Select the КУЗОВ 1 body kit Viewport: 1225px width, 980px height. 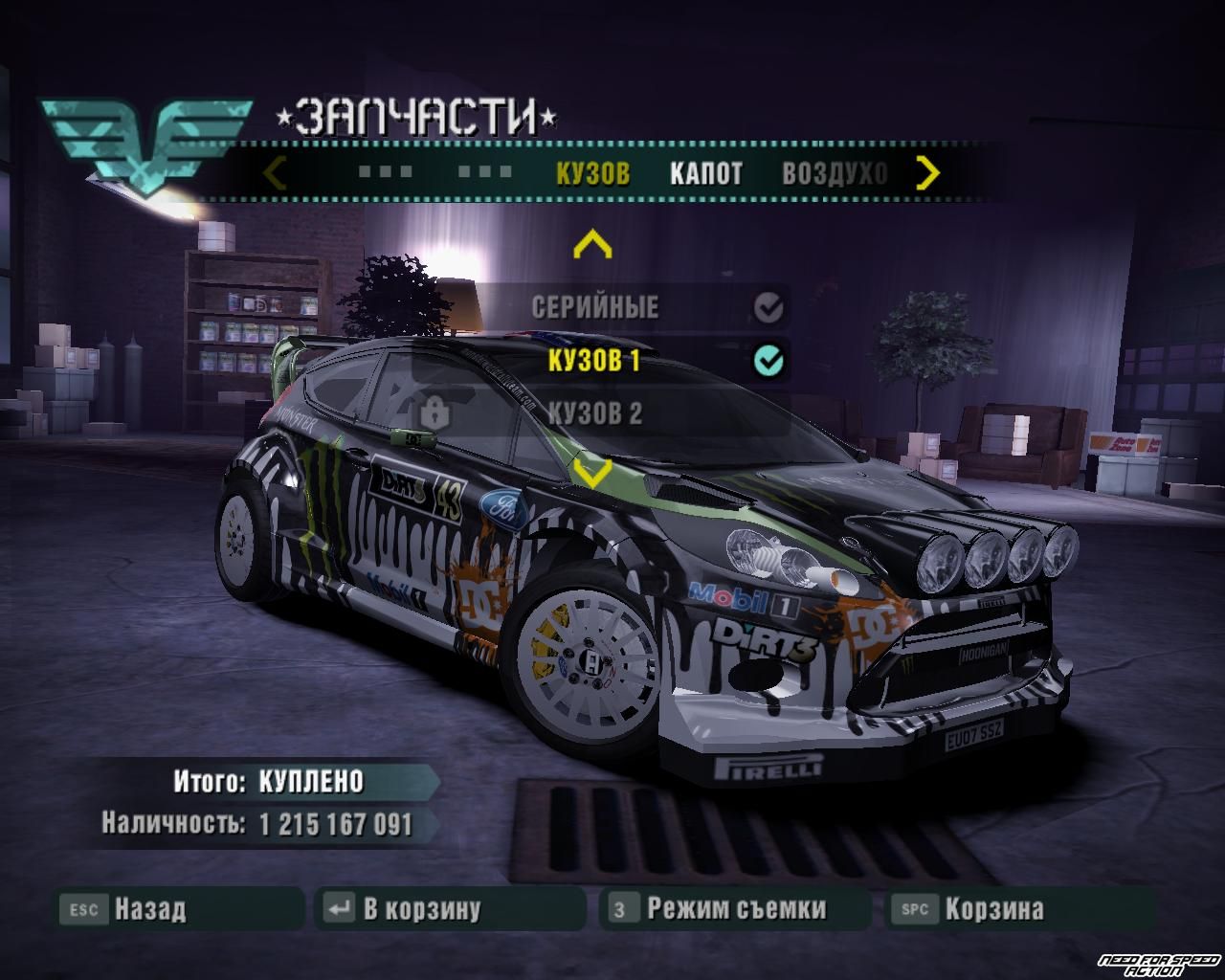(593, 360)
